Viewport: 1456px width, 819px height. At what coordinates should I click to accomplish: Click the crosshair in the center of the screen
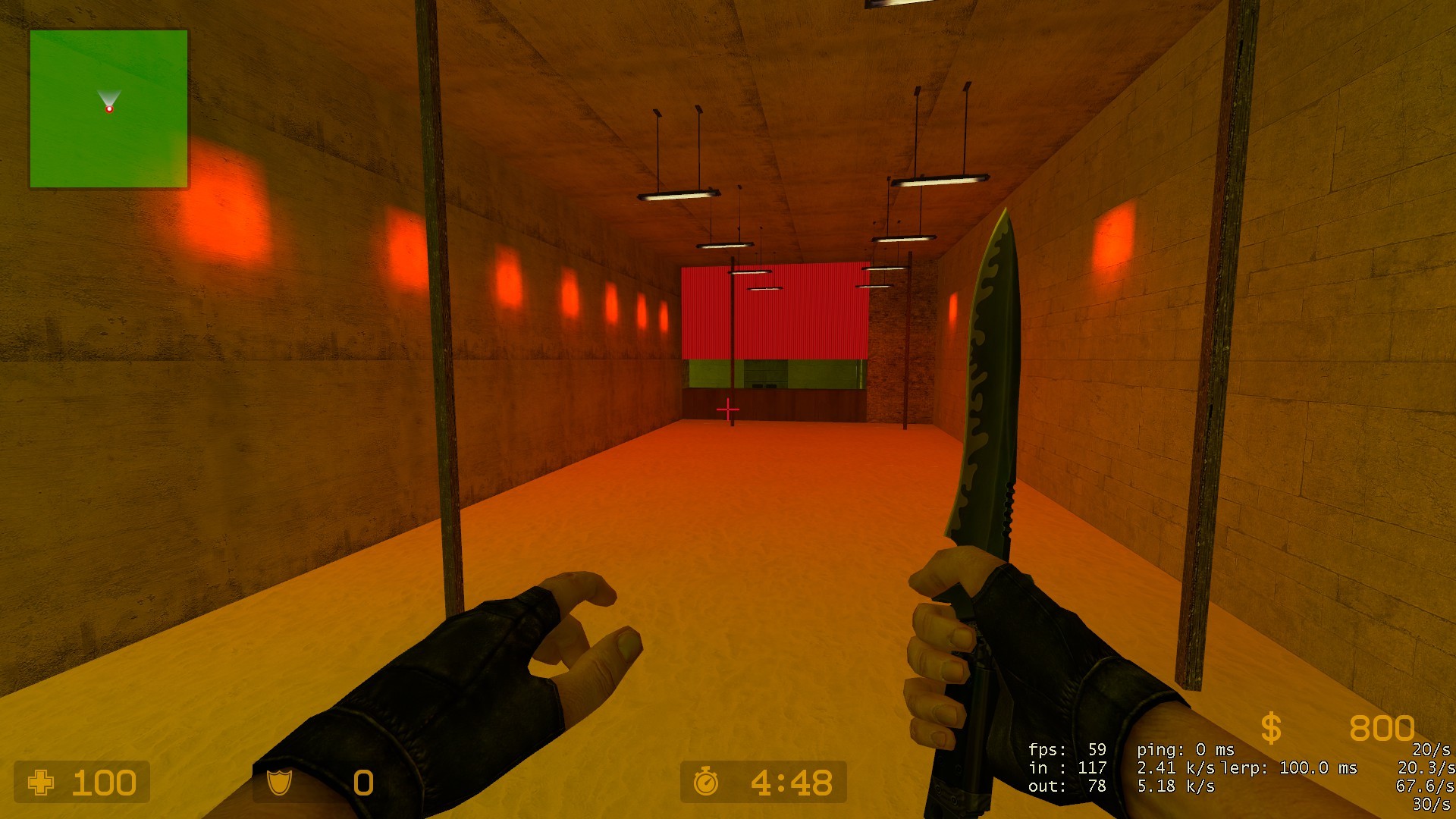(x=727, y=409)
